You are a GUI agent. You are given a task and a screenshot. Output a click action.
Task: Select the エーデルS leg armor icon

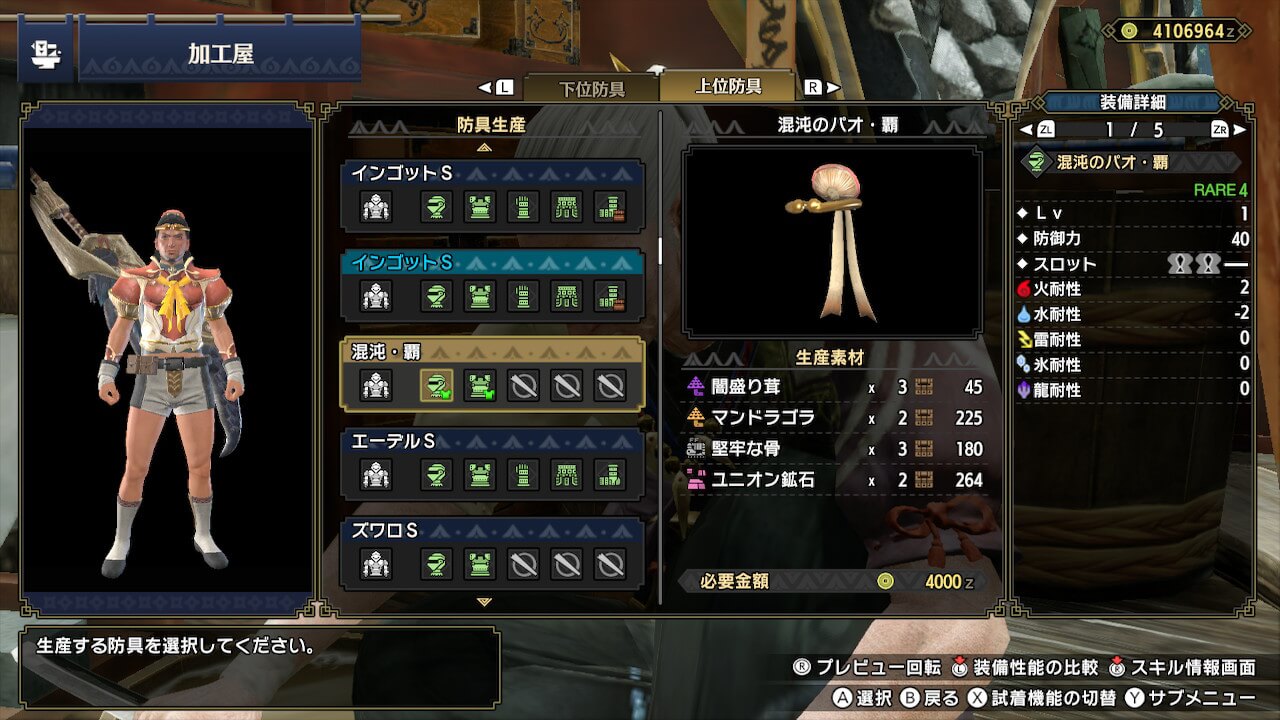[610, 474]
